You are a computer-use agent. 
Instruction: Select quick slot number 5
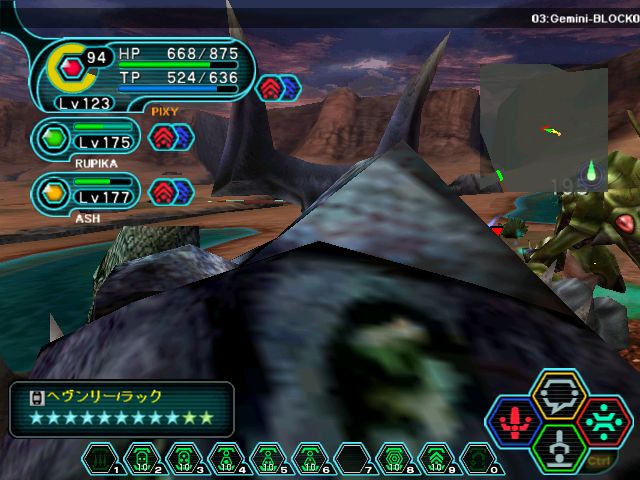coord(268,459)
